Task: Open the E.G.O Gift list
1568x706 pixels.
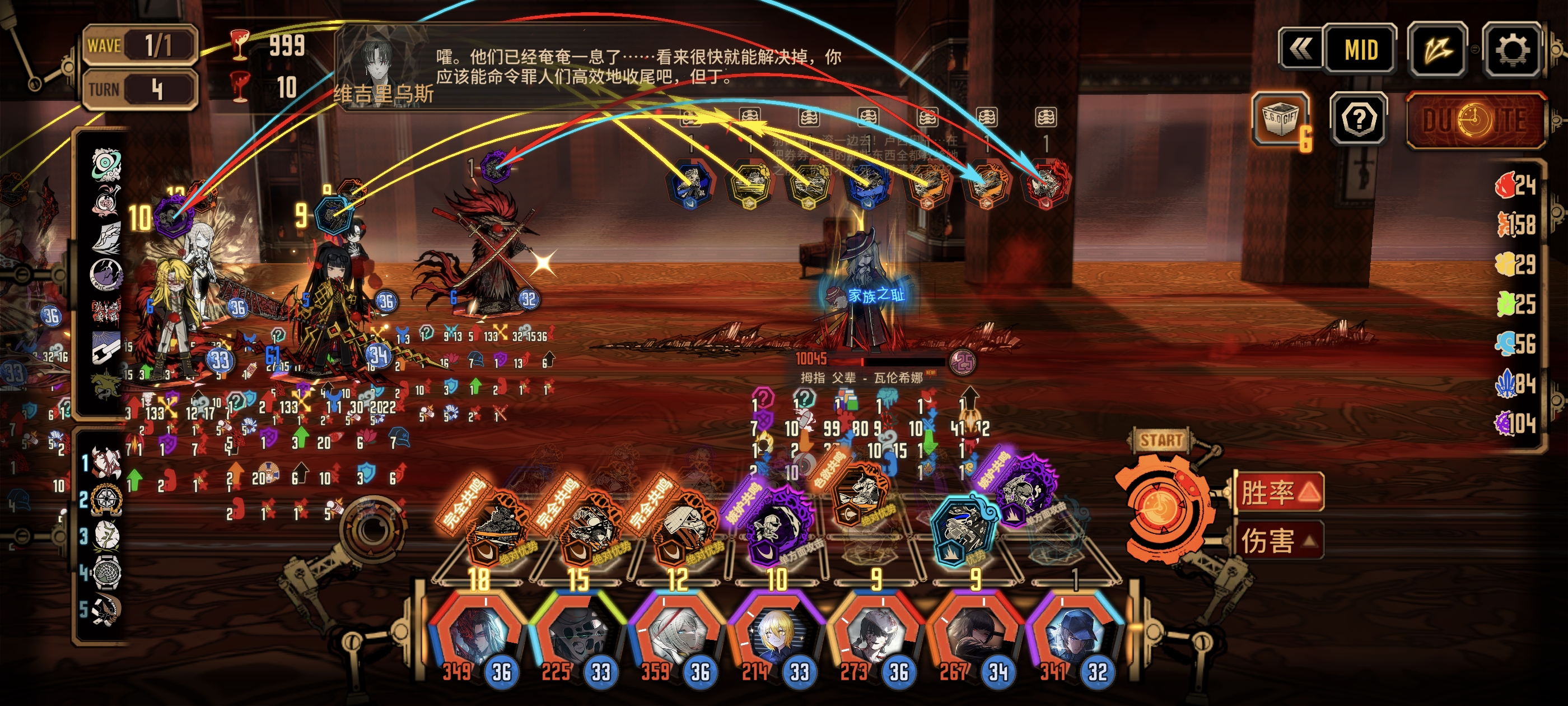Action: (1280, 119)
